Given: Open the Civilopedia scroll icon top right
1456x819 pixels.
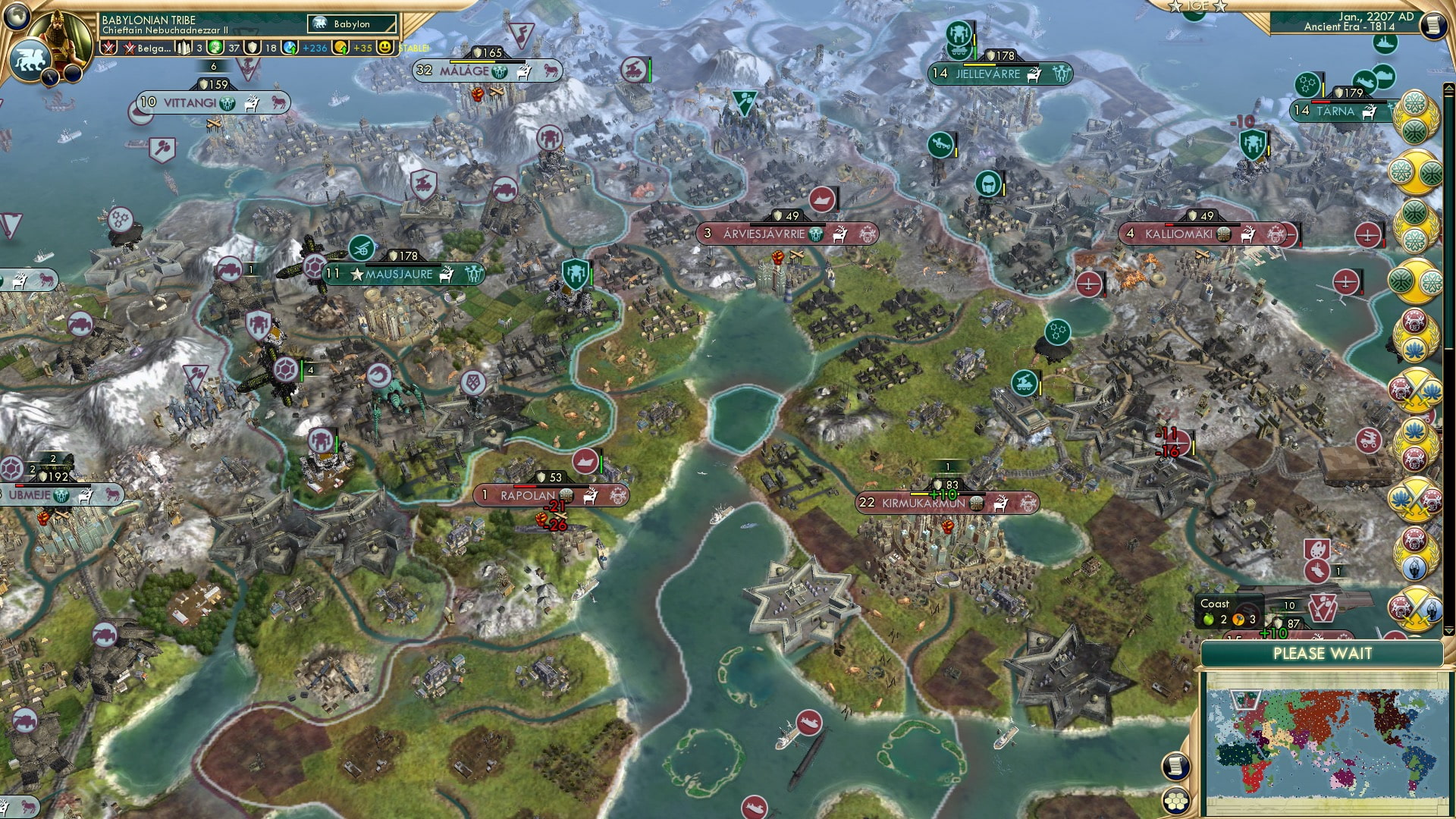Looking at the screenshot, I should click(x=1435, y=25).
